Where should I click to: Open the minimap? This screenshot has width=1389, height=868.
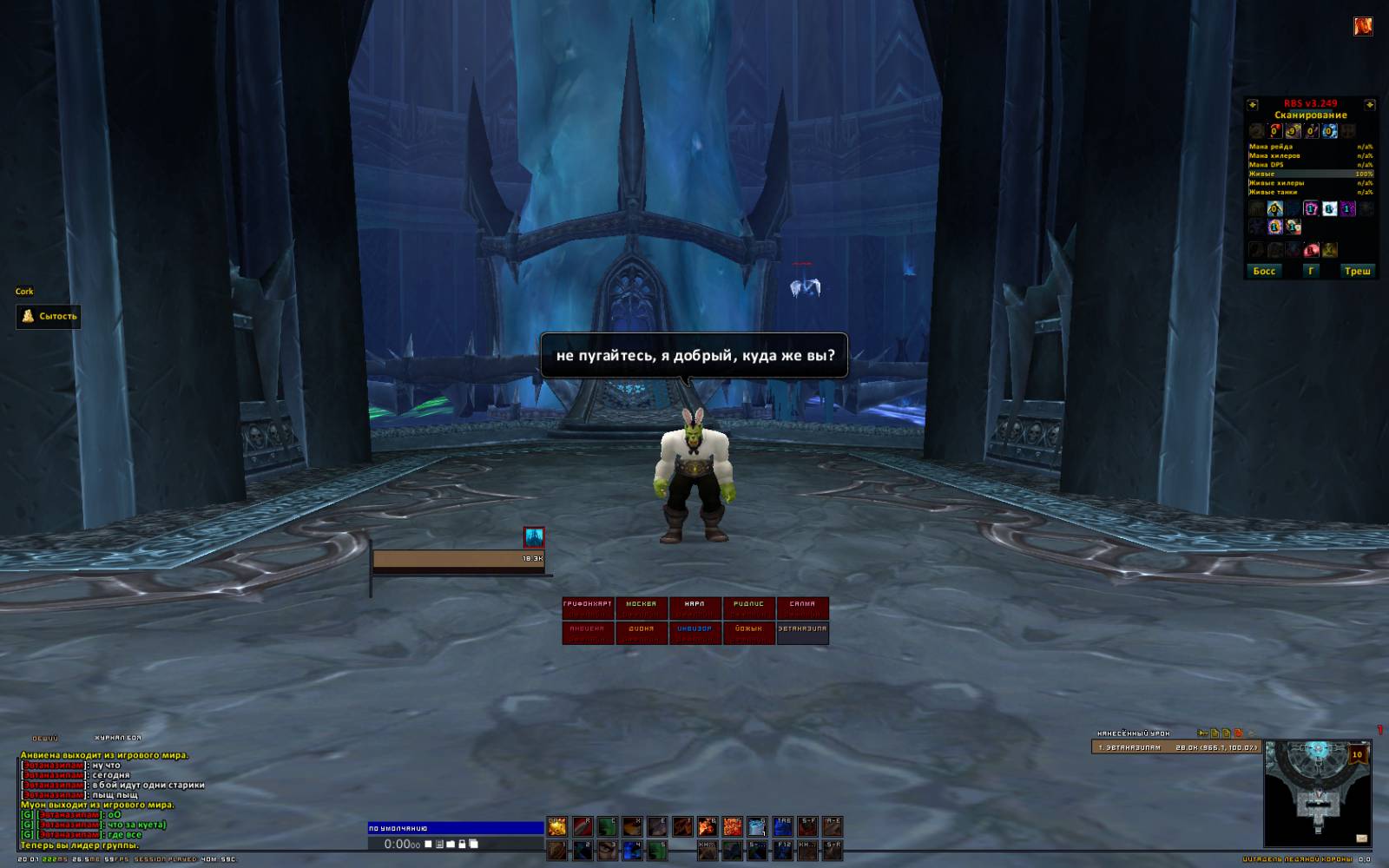point(1317,793)
